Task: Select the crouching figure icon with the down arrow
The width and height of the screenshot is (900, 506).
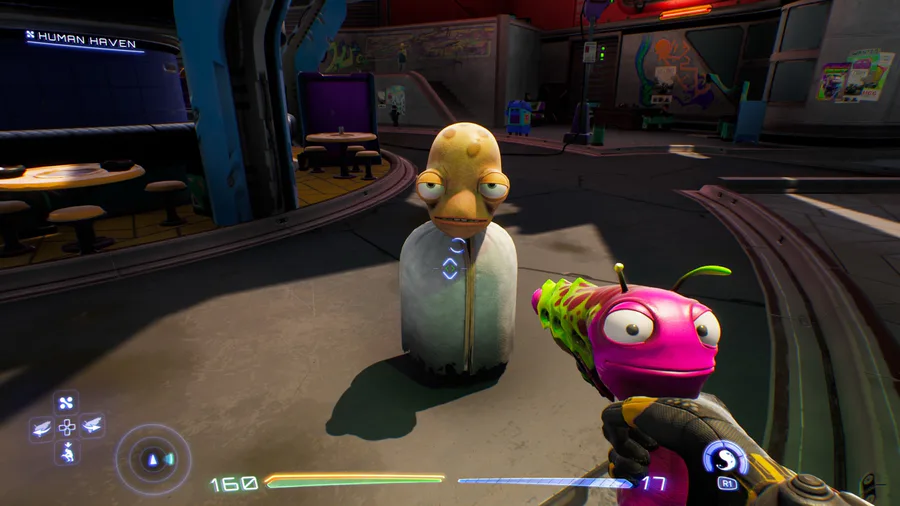Action: click(67, 451)
